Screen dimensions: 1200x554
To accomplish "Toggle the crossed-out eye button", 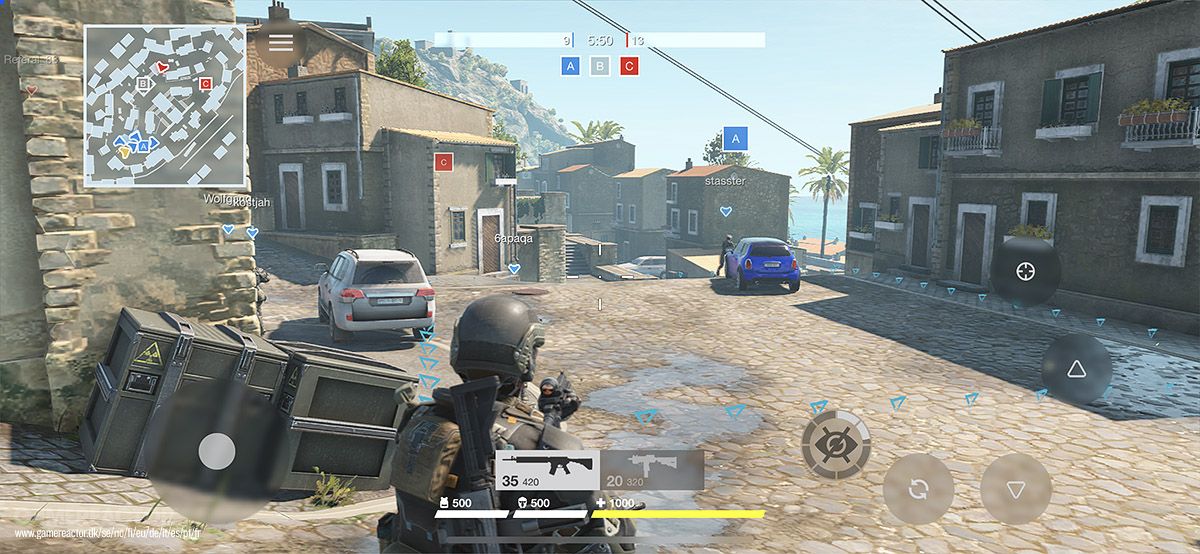I will pos(836,444).
